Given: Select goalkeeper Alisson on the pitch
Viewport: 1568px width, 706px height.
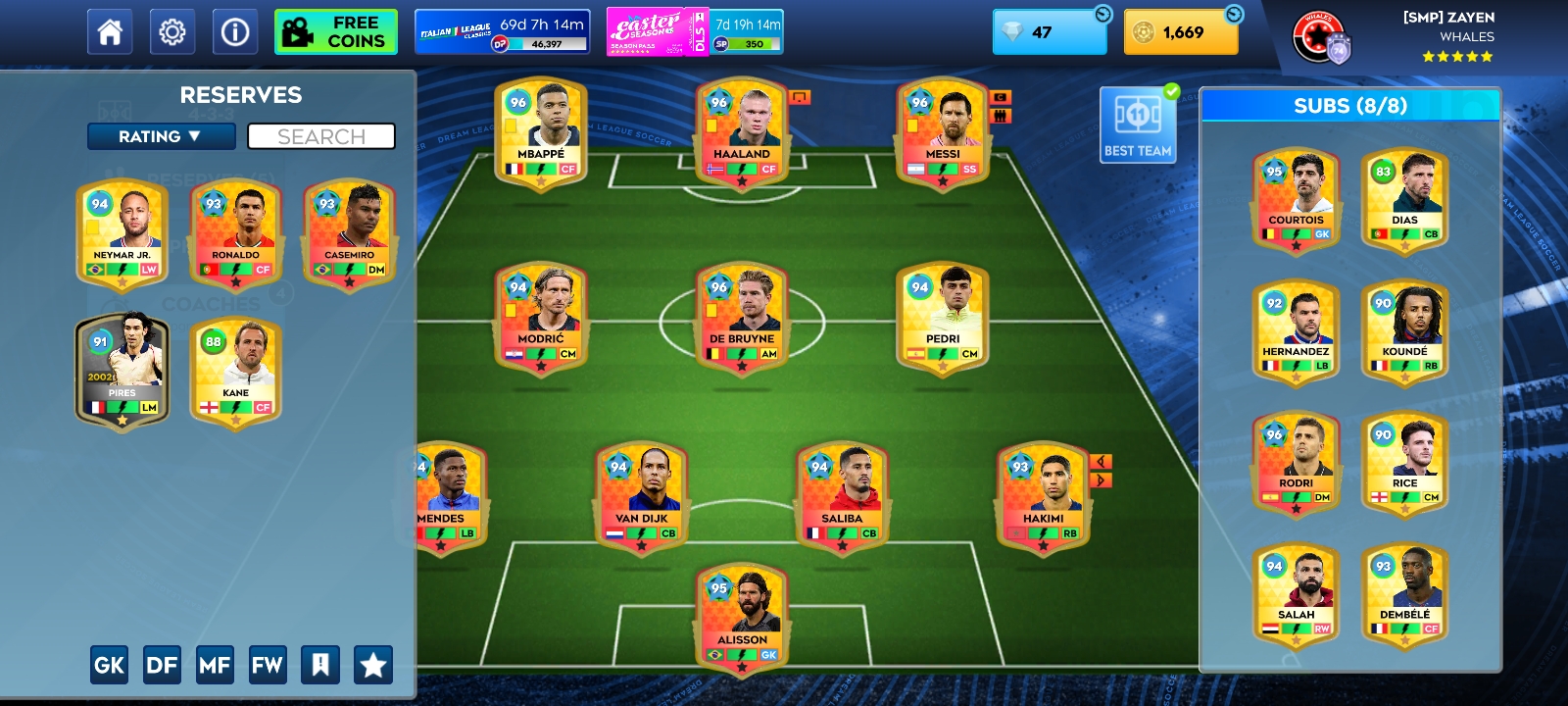Looking at the screenshot, I should (741, 618).
